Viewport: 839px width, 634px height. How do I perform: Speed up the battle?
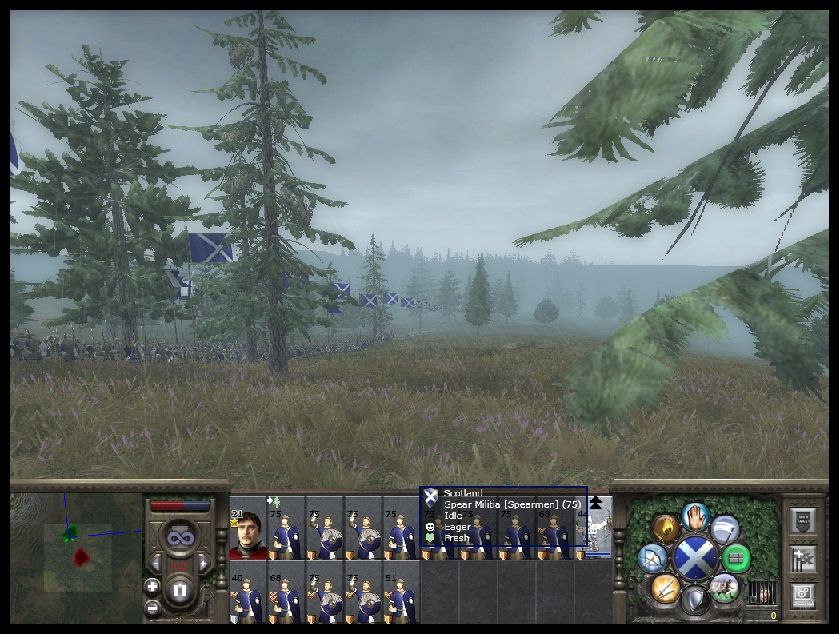204,565
